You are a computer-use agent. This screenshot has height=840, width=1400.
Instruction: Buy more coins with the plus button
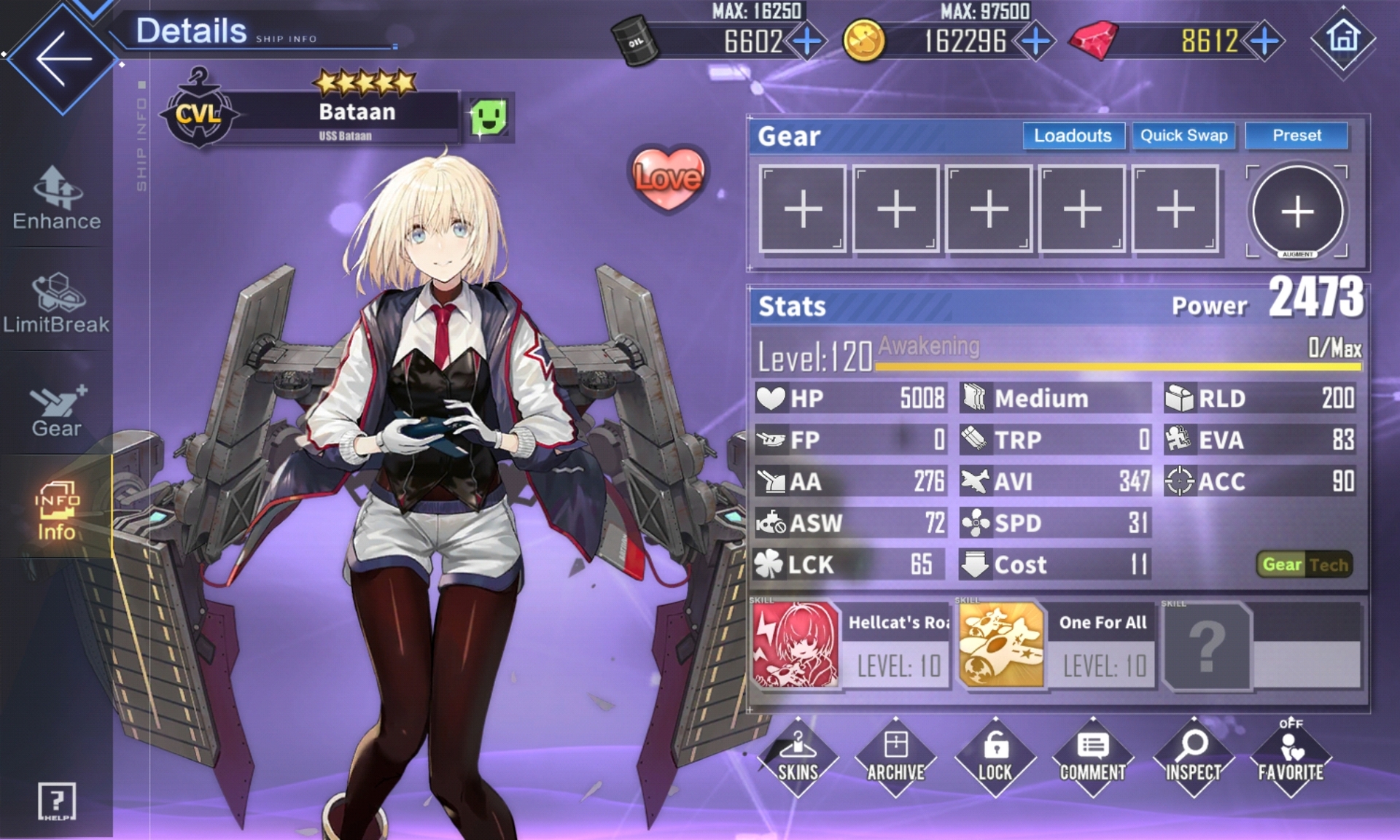point(1035,41)
